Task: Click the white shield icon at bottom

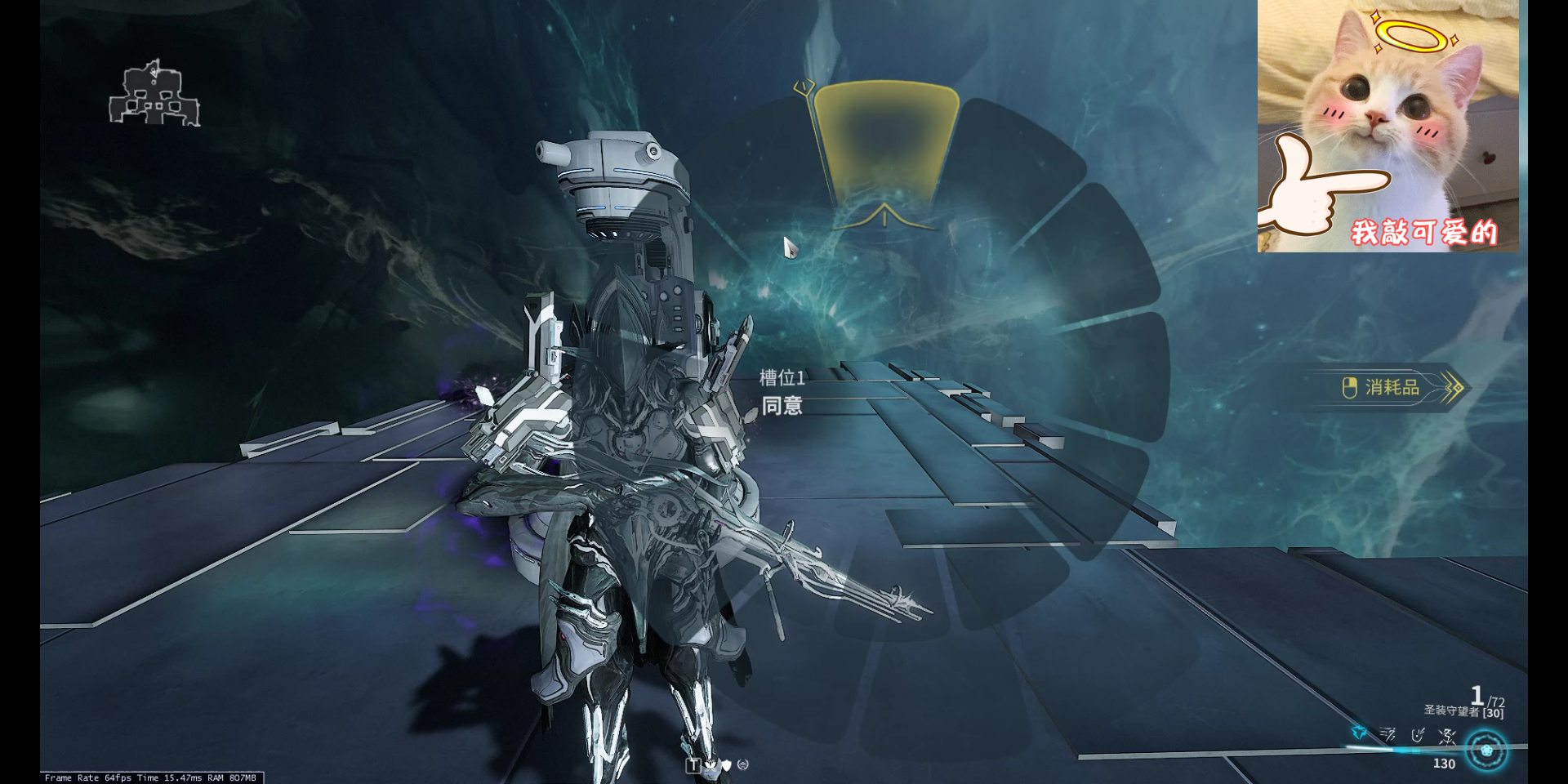Action: coord(726,765)
